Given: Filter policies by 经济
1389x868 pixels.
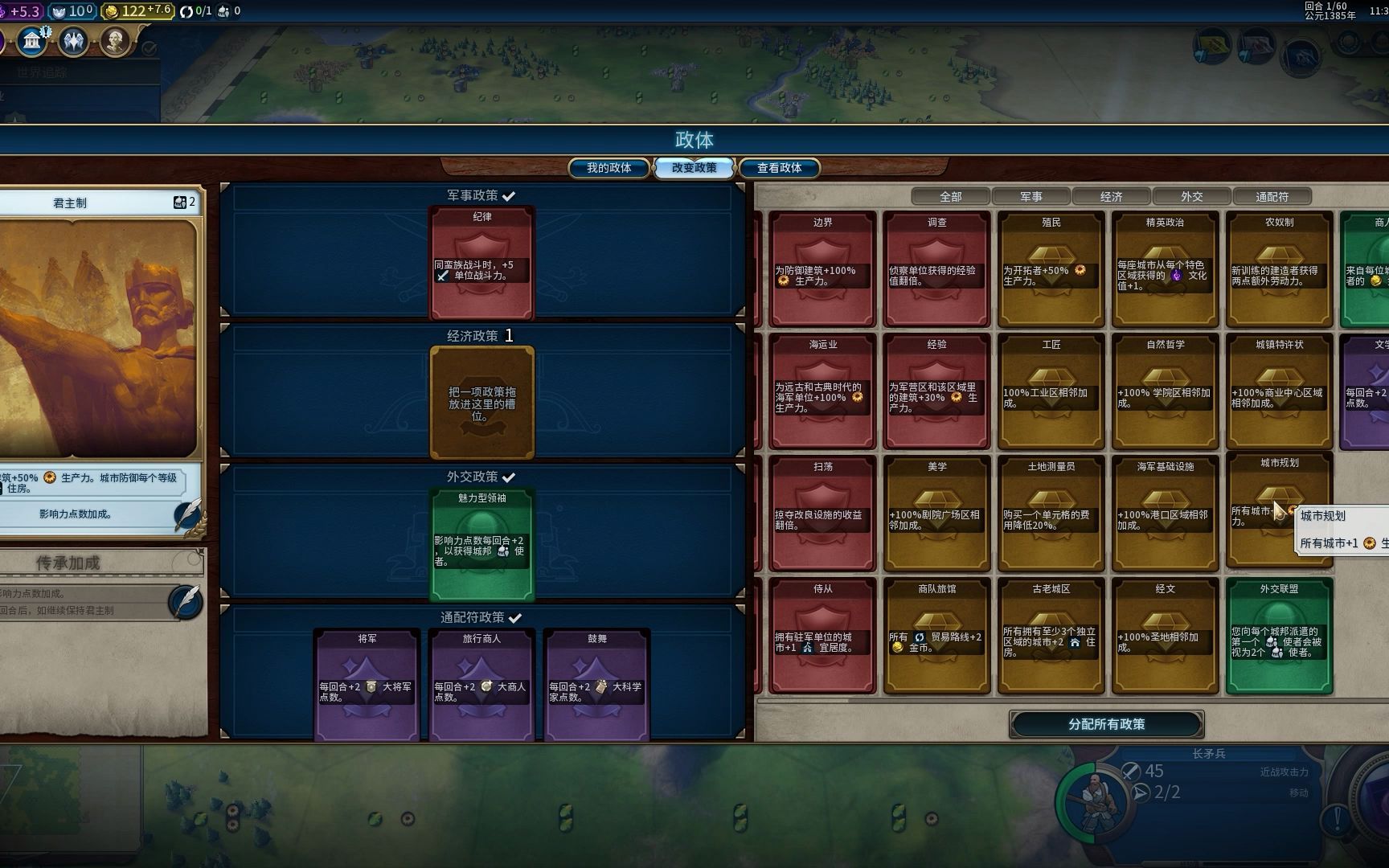Looking at the screenshot, I should click(1111, 197).
